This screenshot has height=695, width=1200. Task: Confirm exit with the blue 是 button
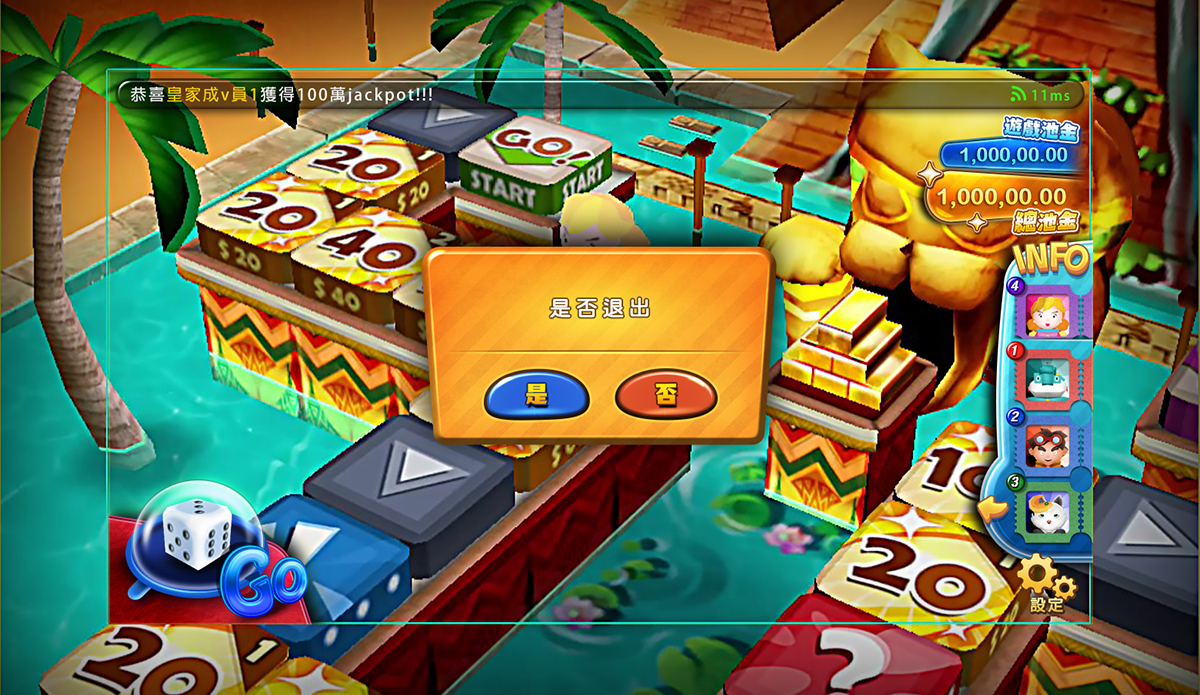pos(536,395)
